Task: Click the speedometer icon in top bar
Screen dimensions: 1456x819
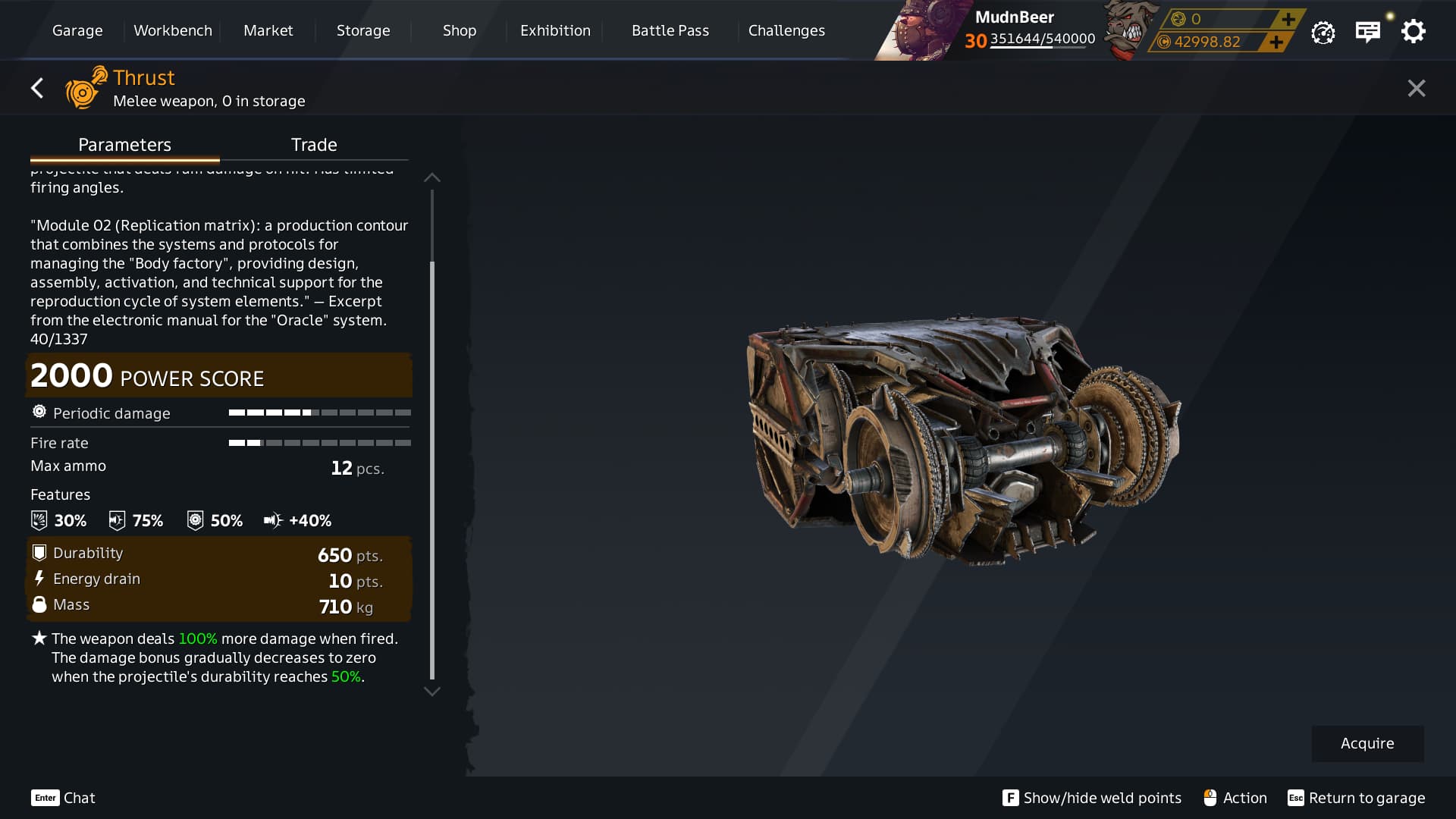Action: pyautogui.click(x=1323, y=33)
